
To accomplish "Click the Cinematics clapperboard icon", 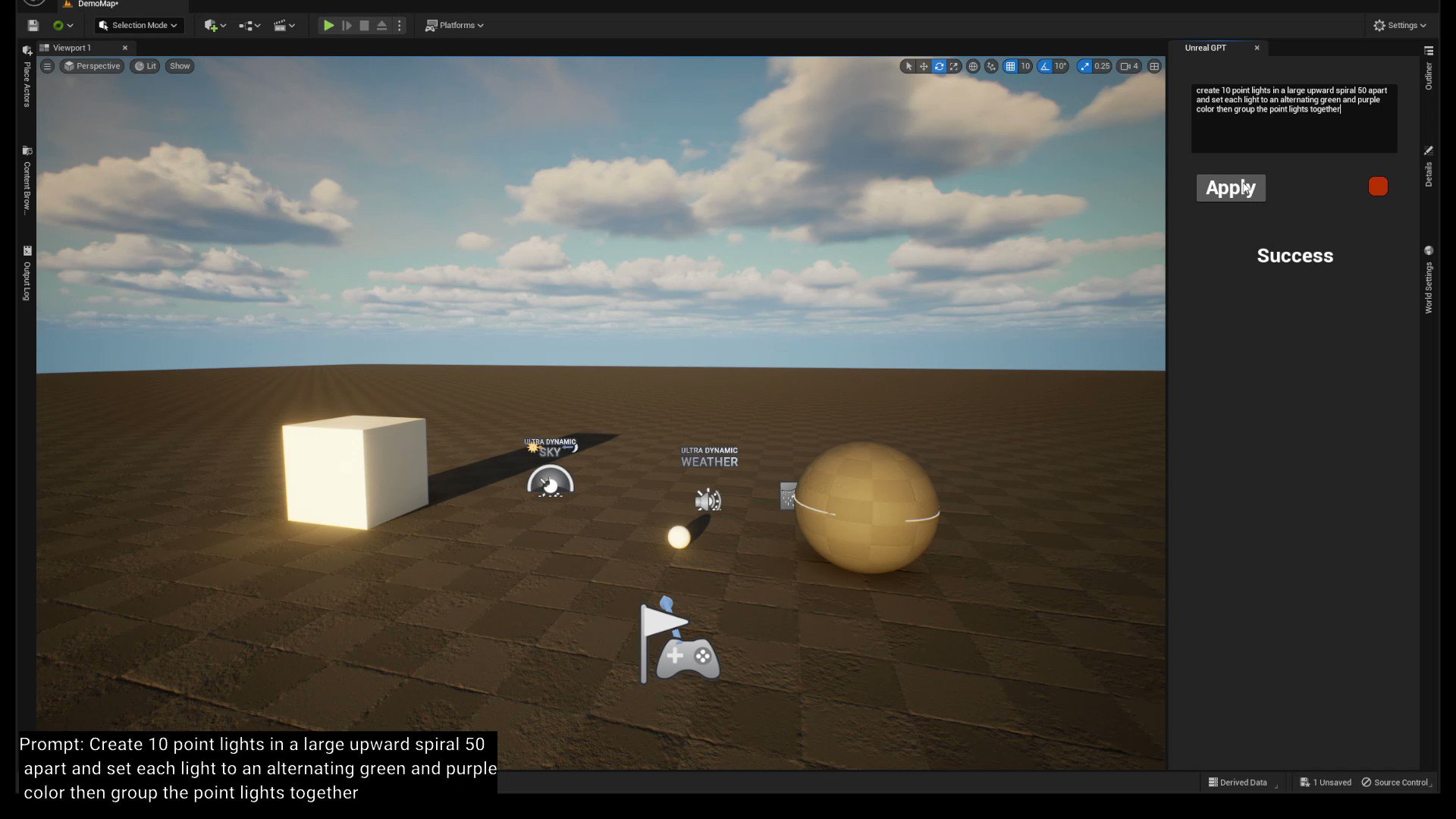I will (x=281, y=25).
